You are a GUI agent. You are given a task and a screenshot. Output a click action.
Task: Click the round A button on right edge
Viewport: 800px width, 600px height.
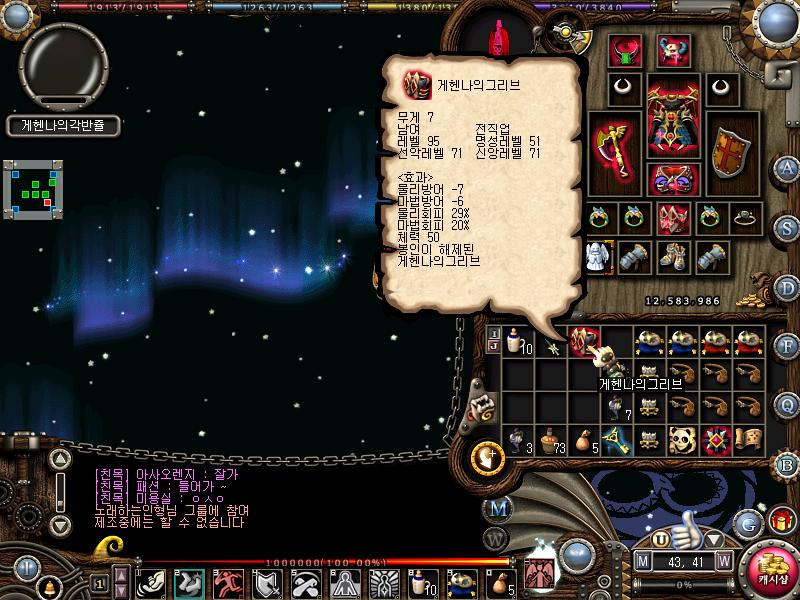coord(787,167)
